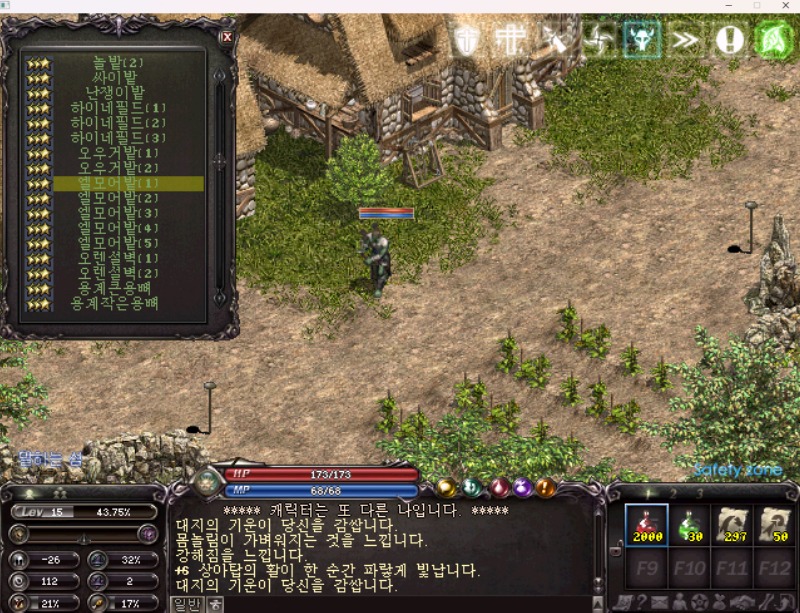800x613 pixels.
Task: Activate the horned helmet icon
Action: [x=641, y=40]
